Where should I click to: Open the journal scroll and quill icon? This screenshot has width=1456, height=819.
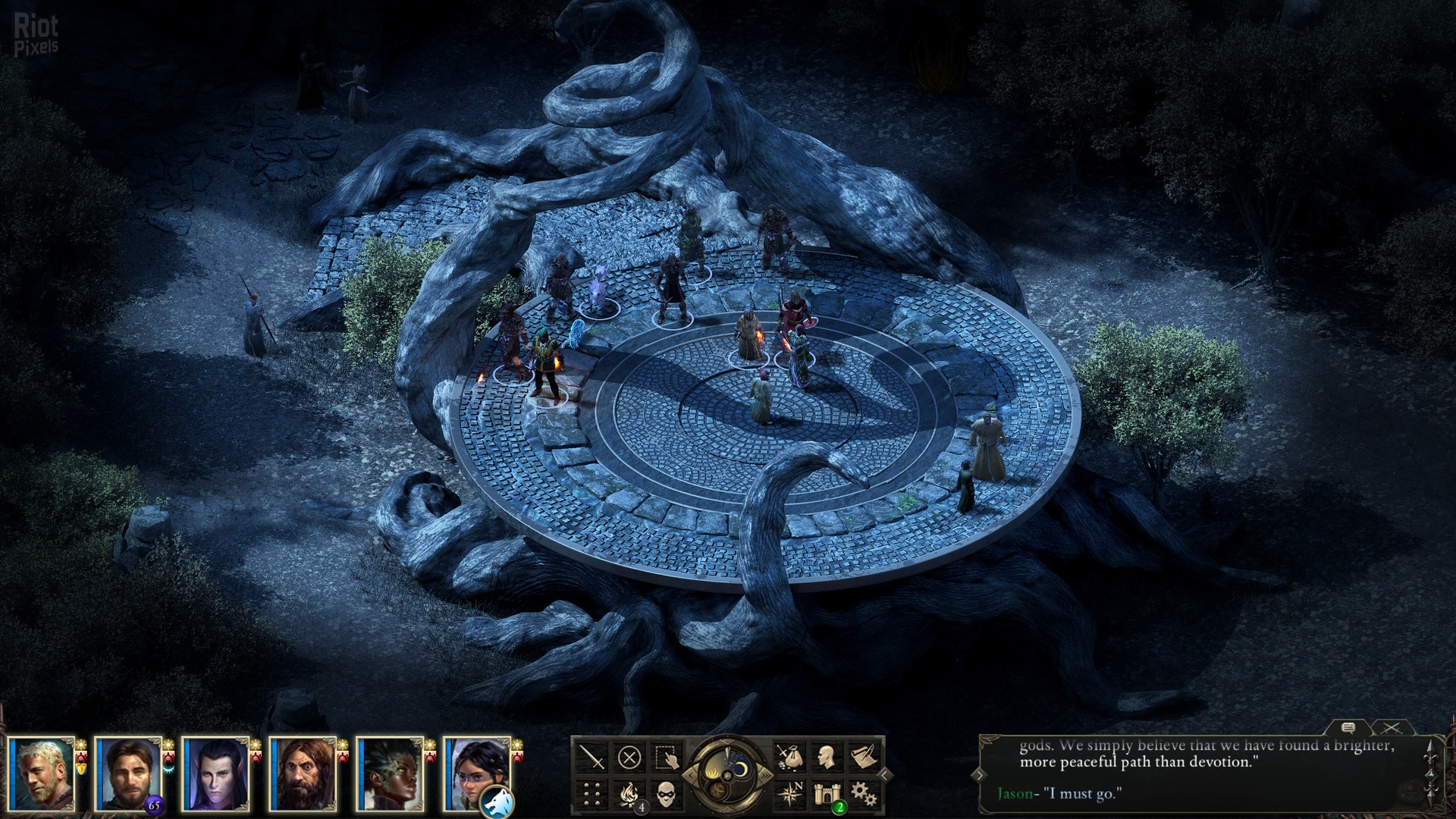point(864,757)
